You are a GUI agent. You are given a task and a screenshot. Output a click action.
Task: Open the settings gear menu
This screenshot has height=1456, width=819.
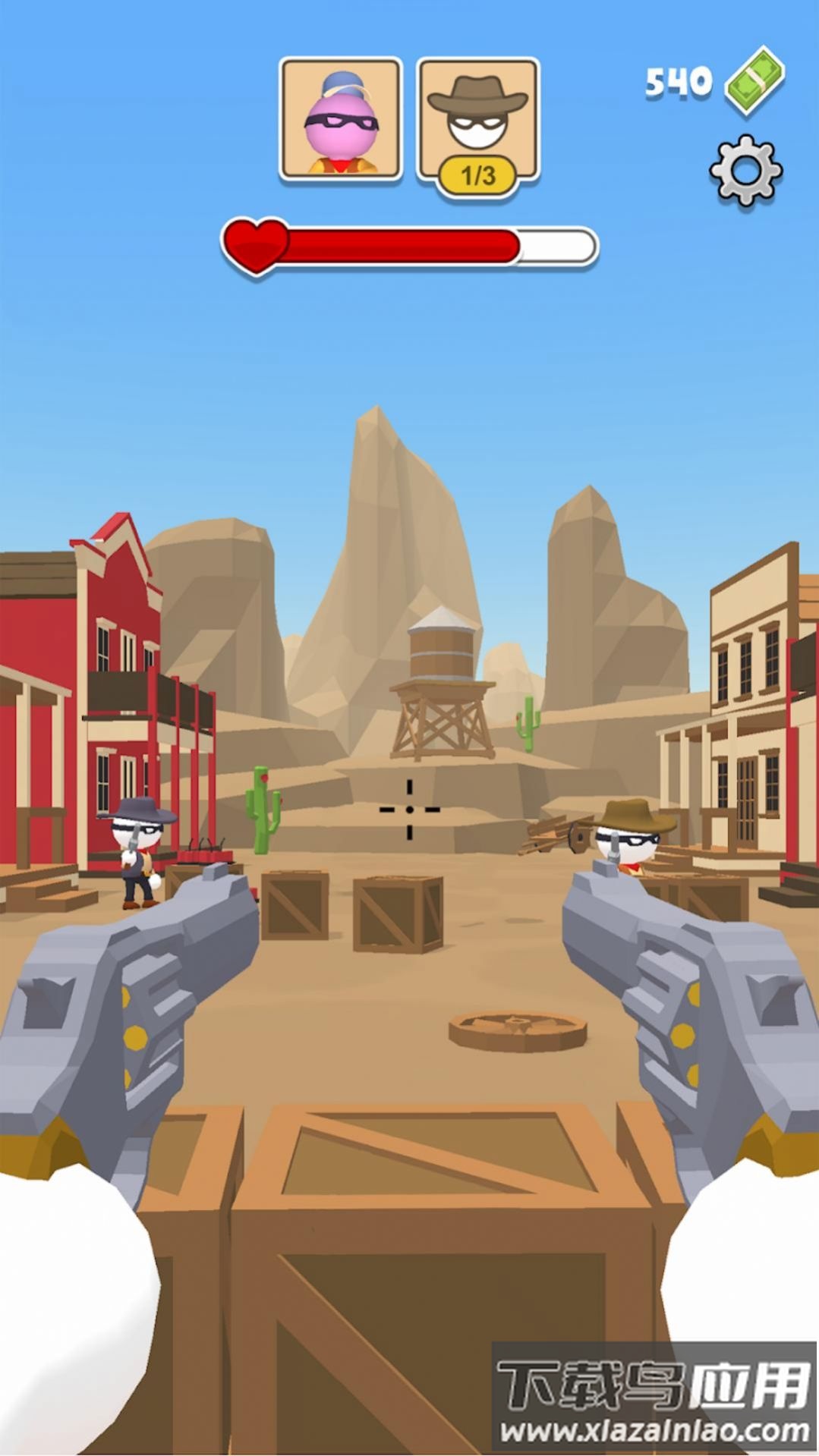[x=745, y=171]
